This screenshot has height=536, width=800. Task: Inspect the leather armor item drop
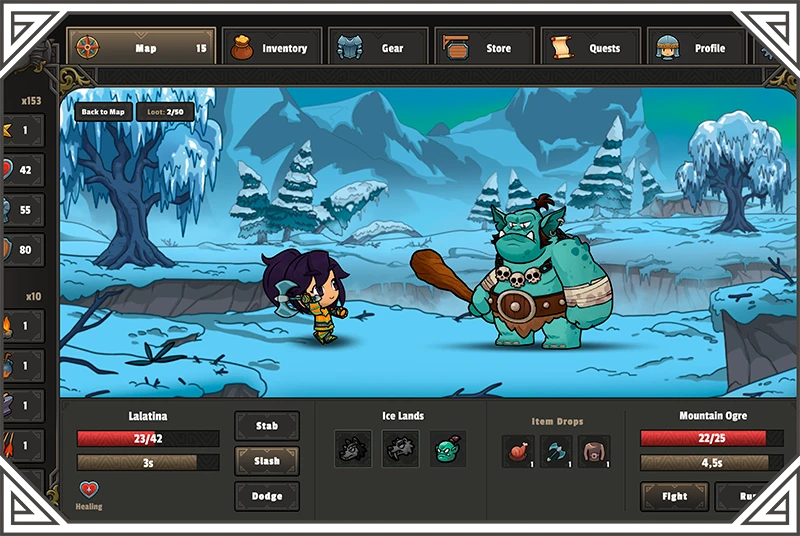click(594, 451)
